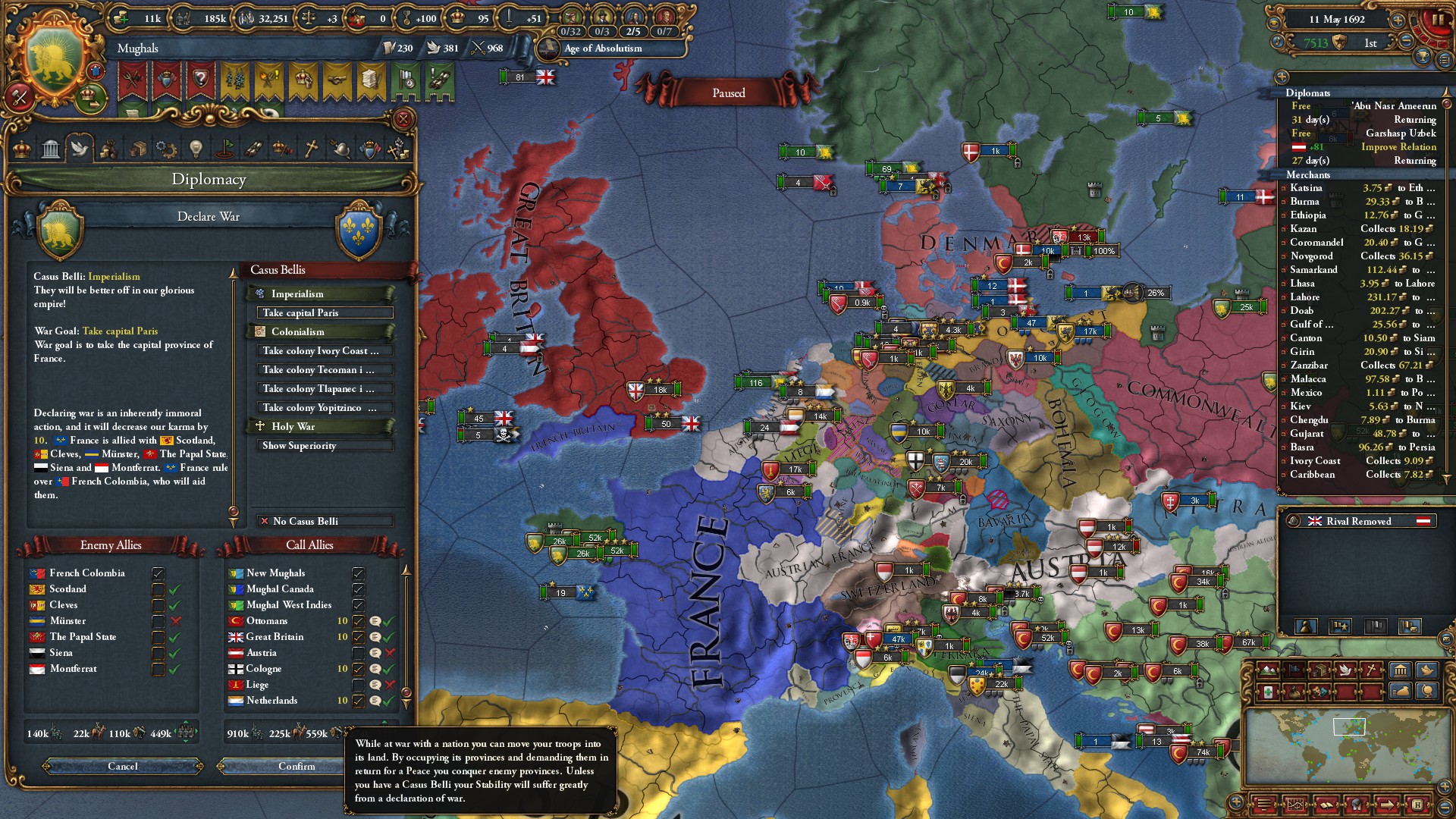Pick Take colony Ivory Coast war goal
Viewport: 1456px width, 819px height.
325,350
